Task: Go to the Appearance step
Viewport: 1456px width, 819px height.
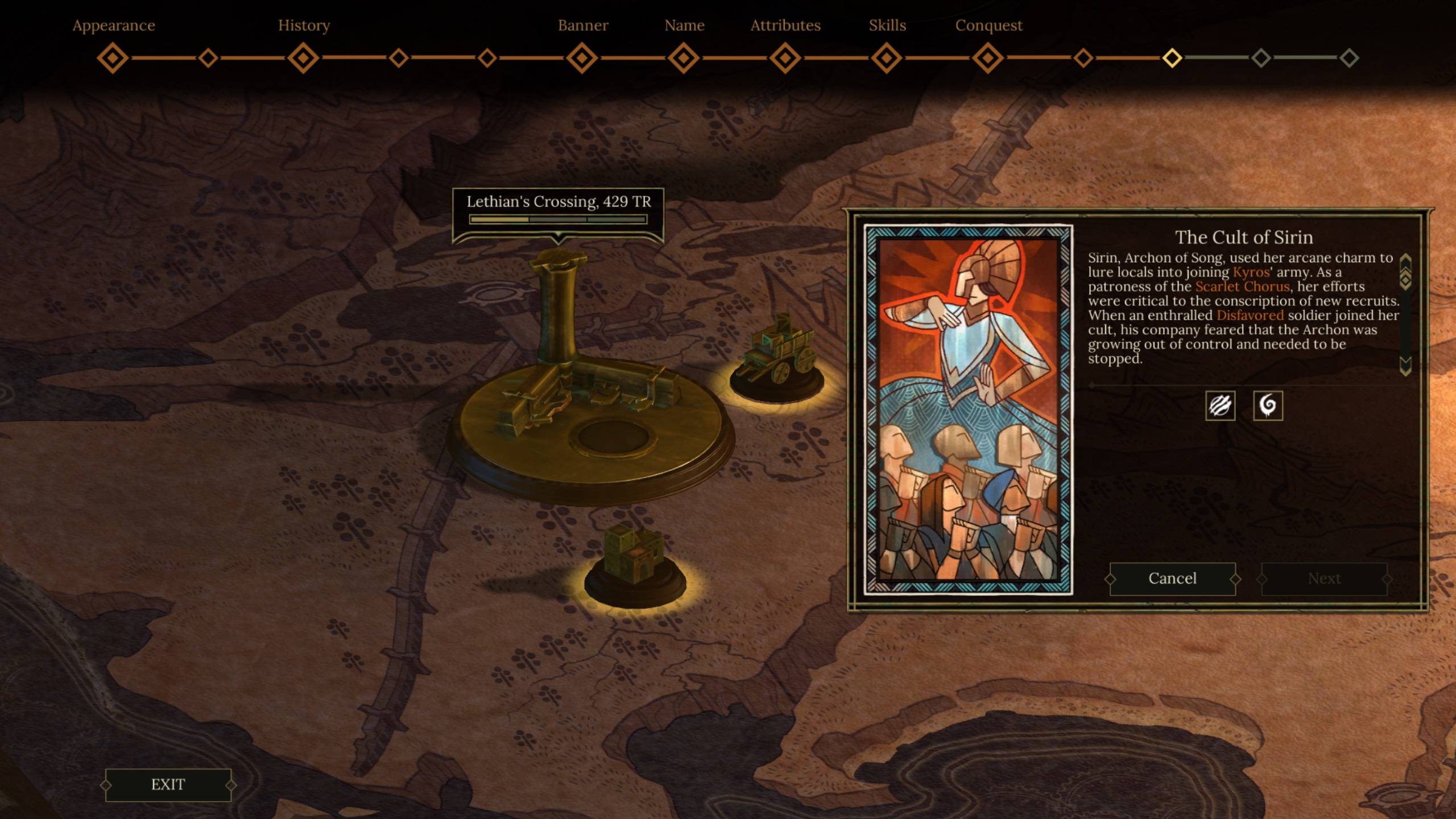Action: coord(113,58)
